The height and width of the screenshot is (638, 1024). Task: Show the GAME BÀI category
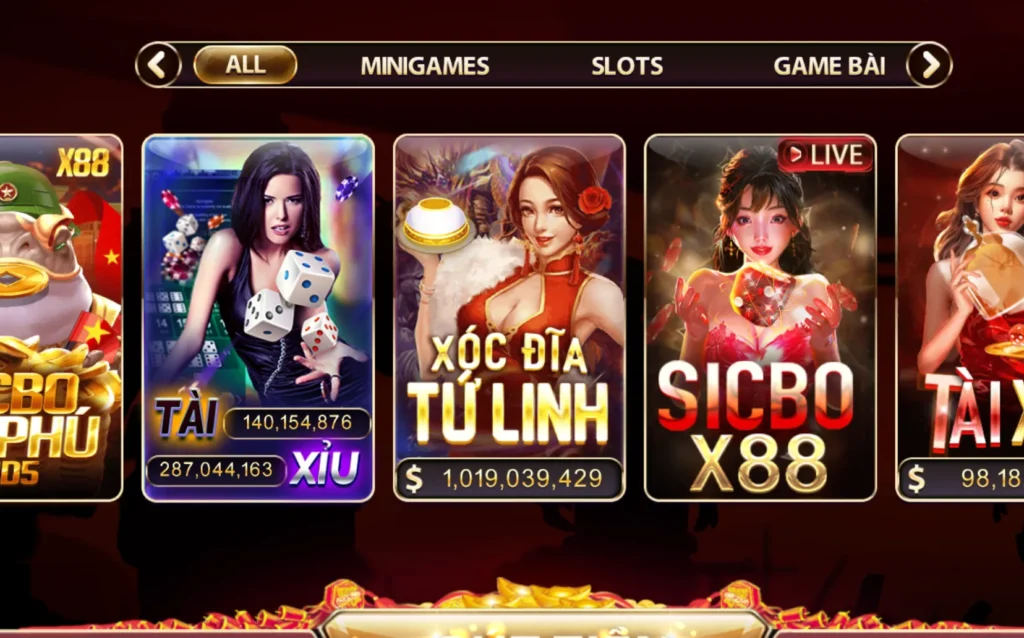tap(829, 66)
